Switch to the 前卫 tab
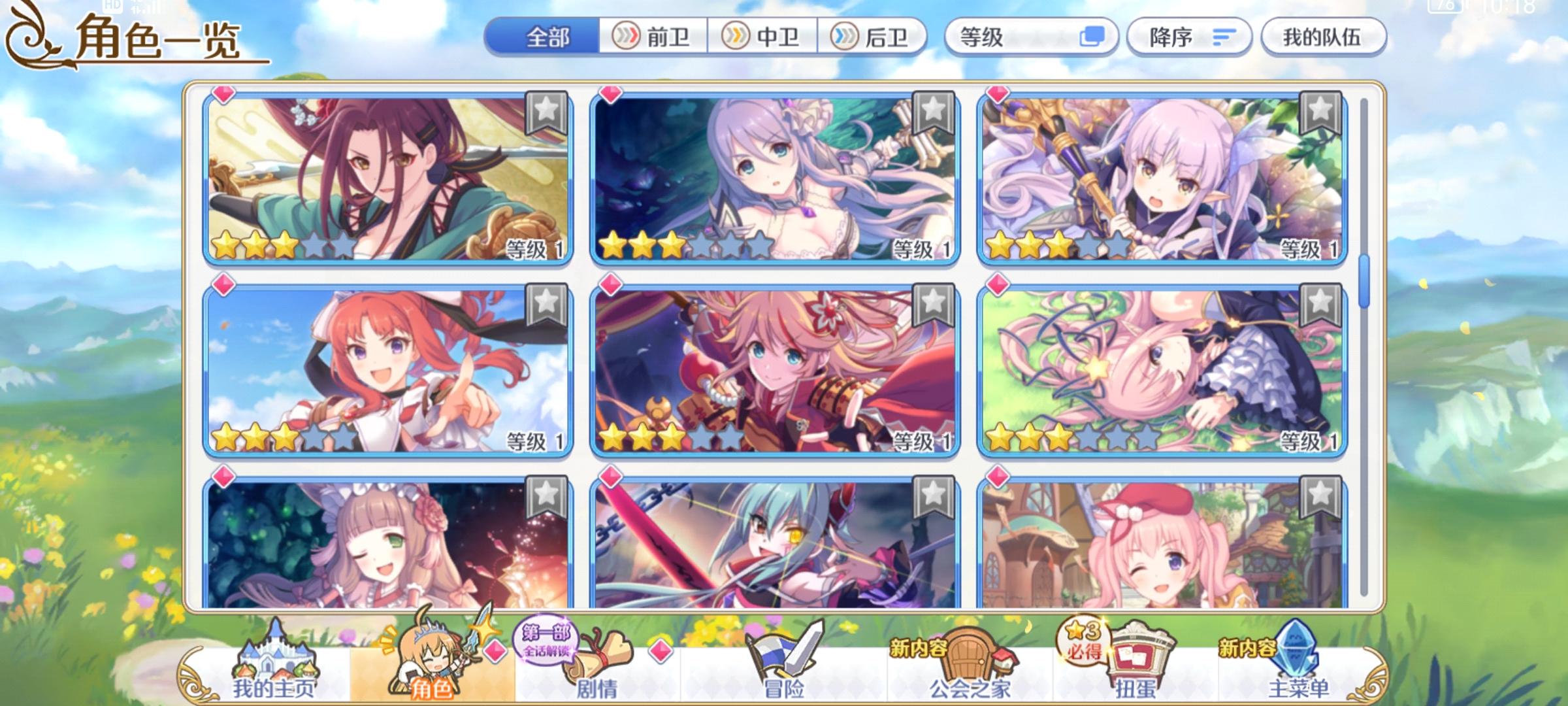 point(653,37)
